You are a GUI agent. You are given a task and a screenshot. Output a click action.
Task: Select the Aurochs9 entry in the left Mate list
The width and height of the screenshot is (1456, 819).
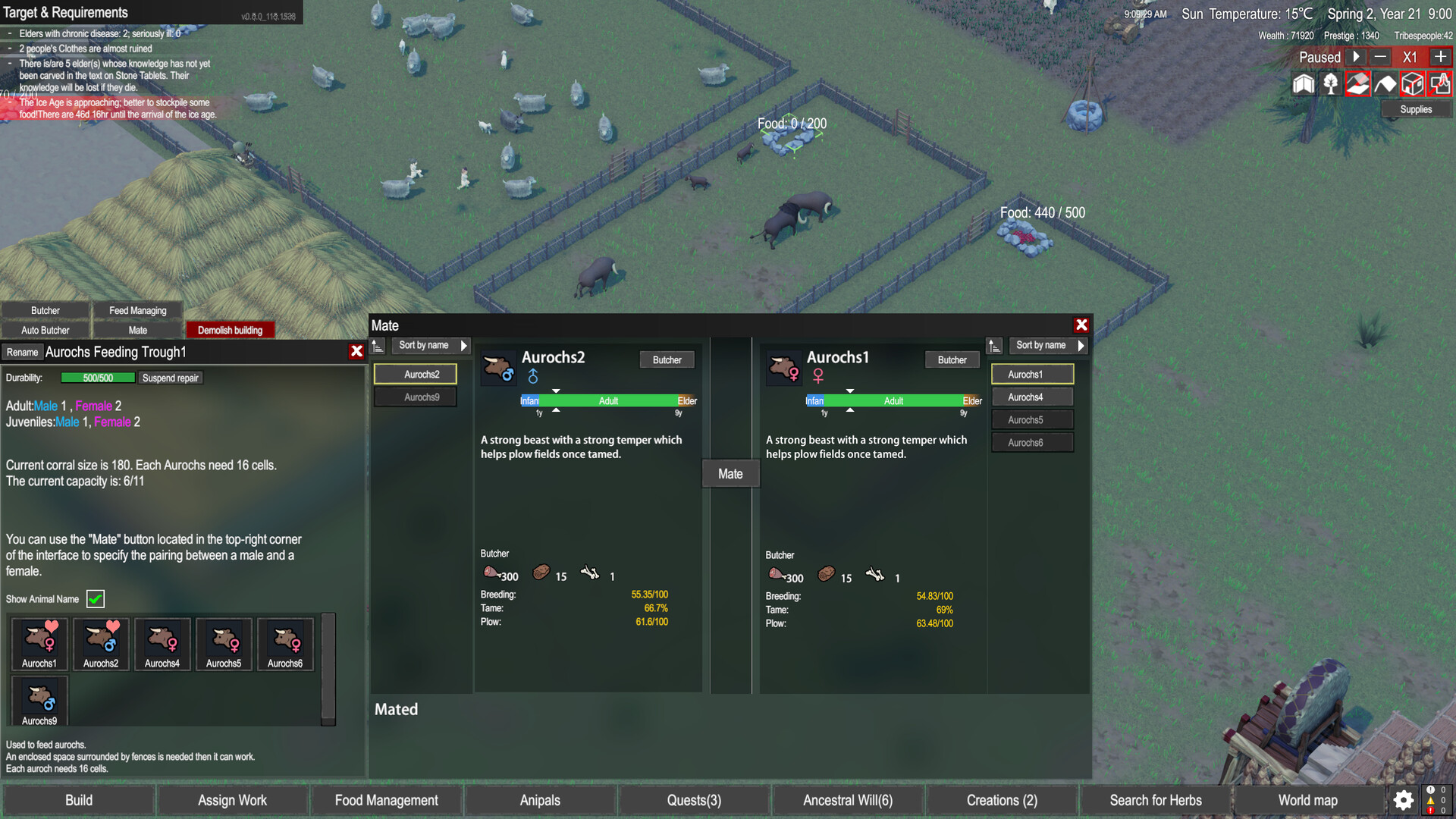point(415,397)
